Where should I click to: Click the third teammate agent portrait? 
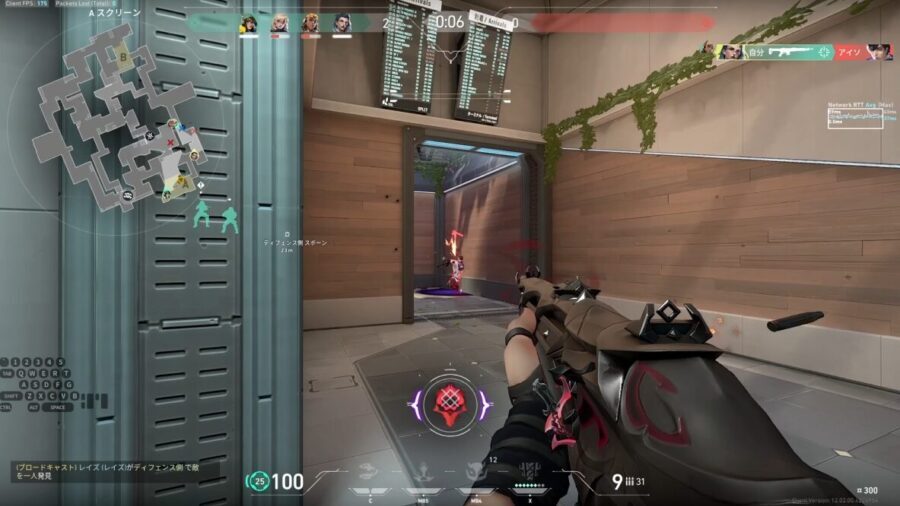(x=311, y=23)
